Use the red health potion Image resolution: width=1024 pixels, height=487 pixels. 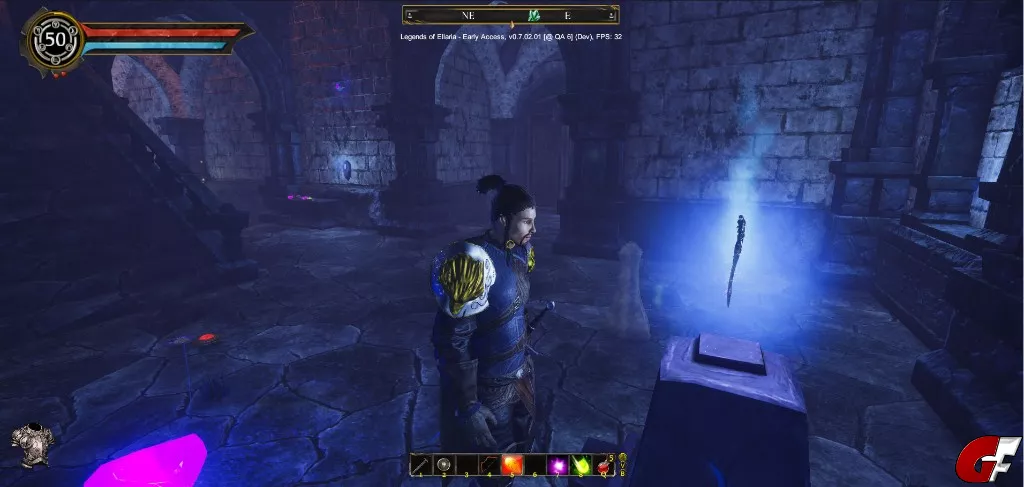tap(601, 465)
